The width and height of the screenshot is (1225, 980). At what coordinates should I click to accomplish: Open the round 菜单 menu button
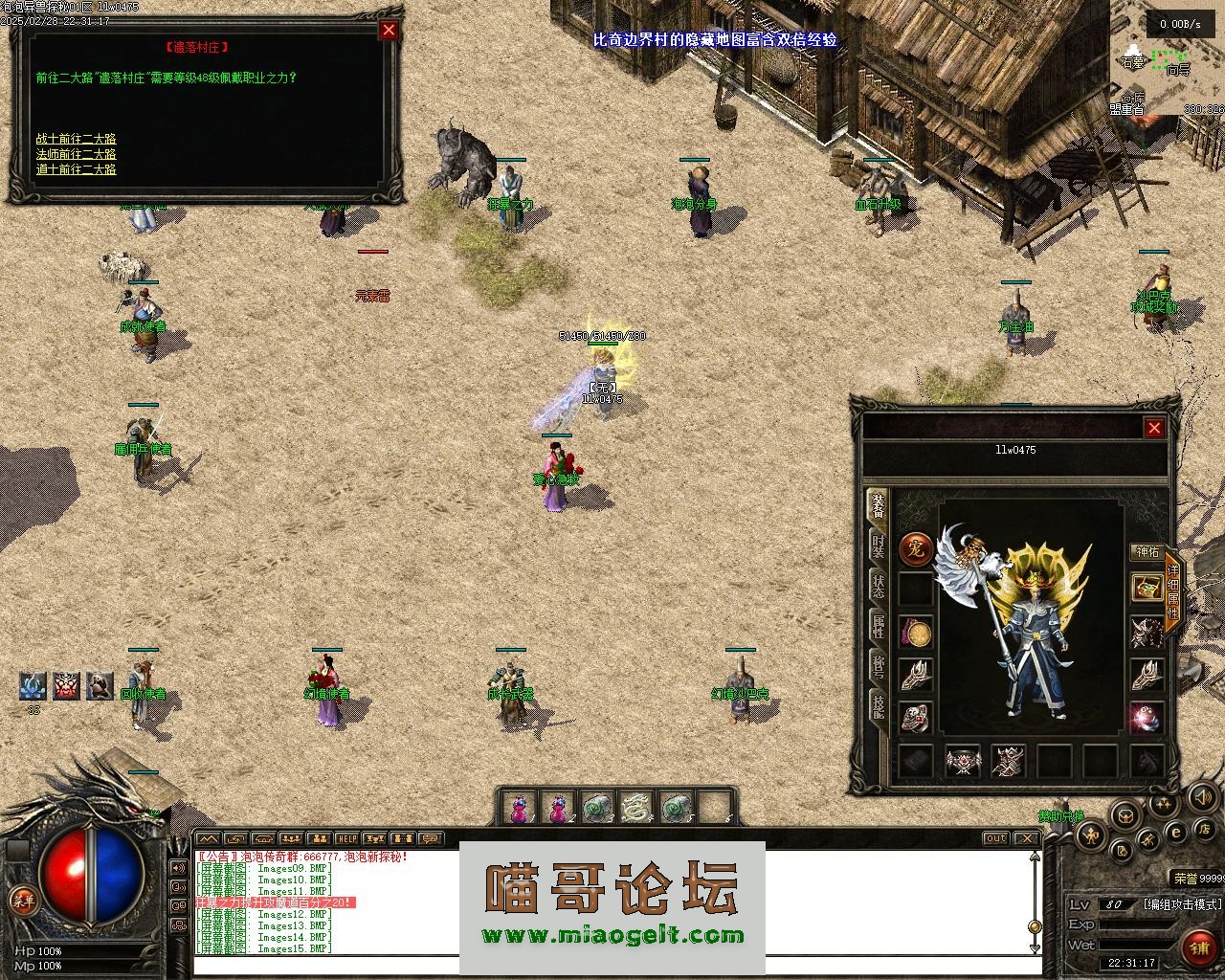[20, 900]
